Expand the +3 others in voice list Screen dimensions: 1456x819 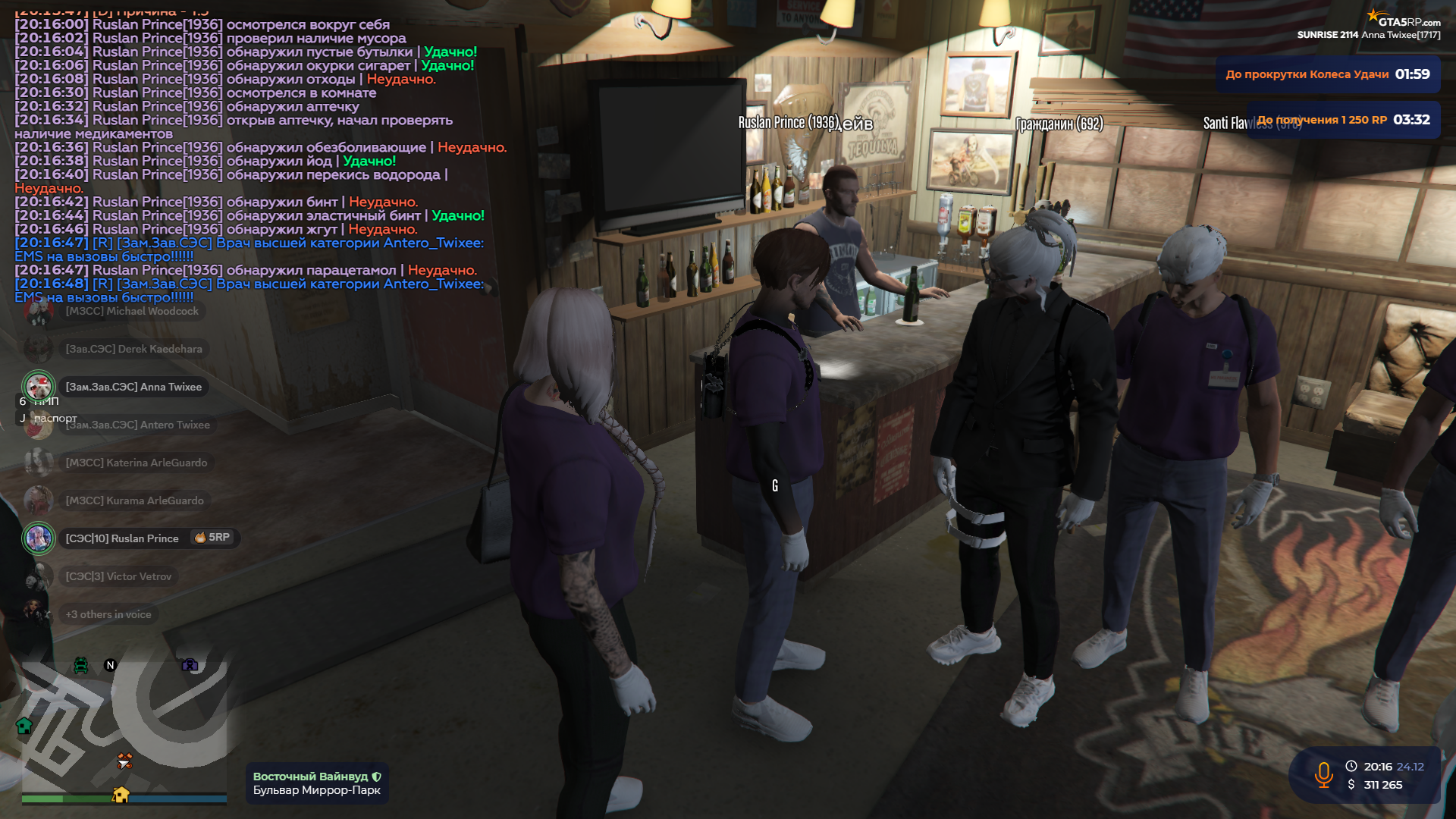[x=108, y=614]
